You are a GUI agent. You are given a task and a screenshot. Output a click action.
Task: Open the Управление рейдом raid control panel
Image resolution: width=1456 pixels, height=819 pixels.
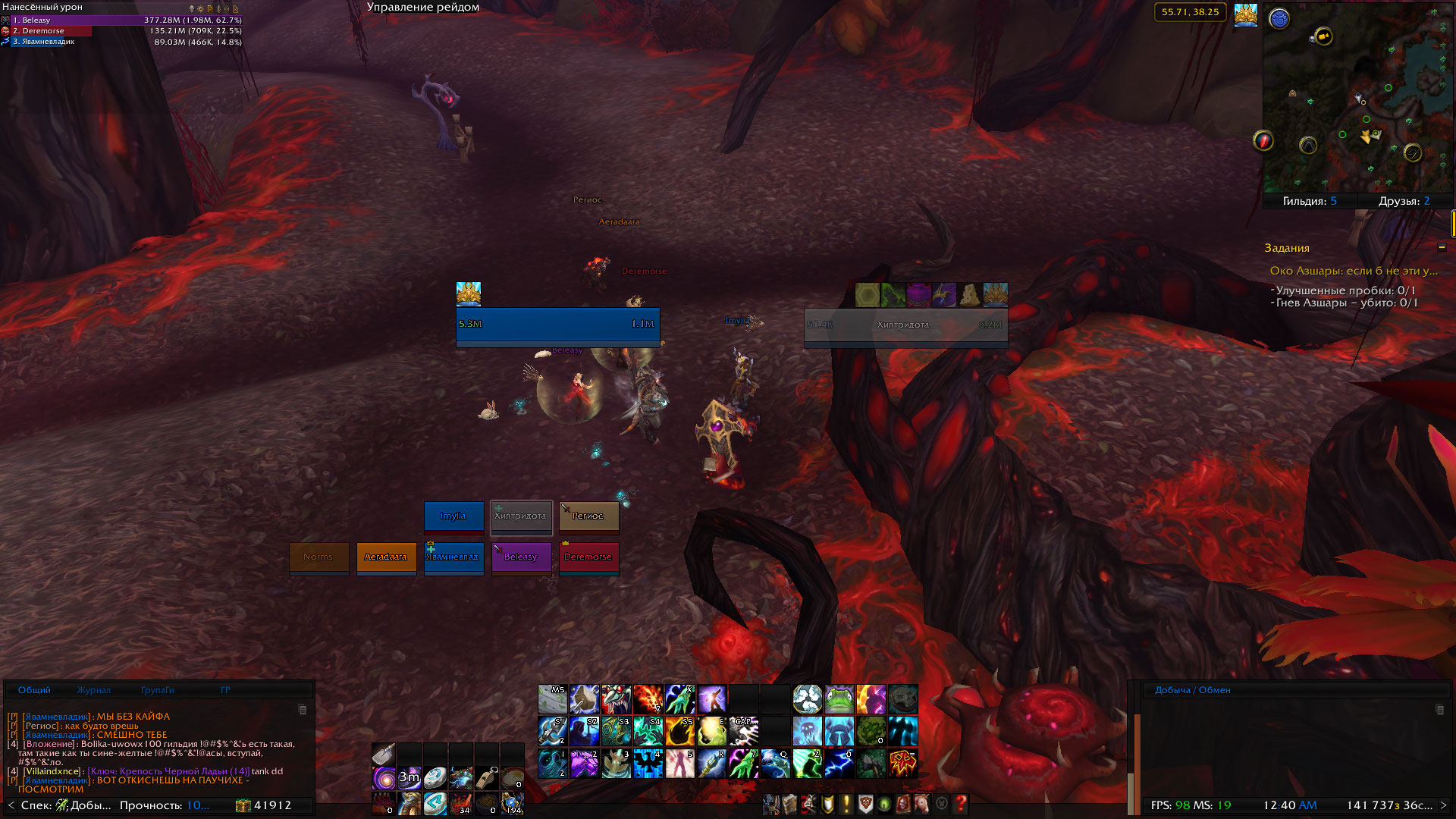tap(422, 8)
